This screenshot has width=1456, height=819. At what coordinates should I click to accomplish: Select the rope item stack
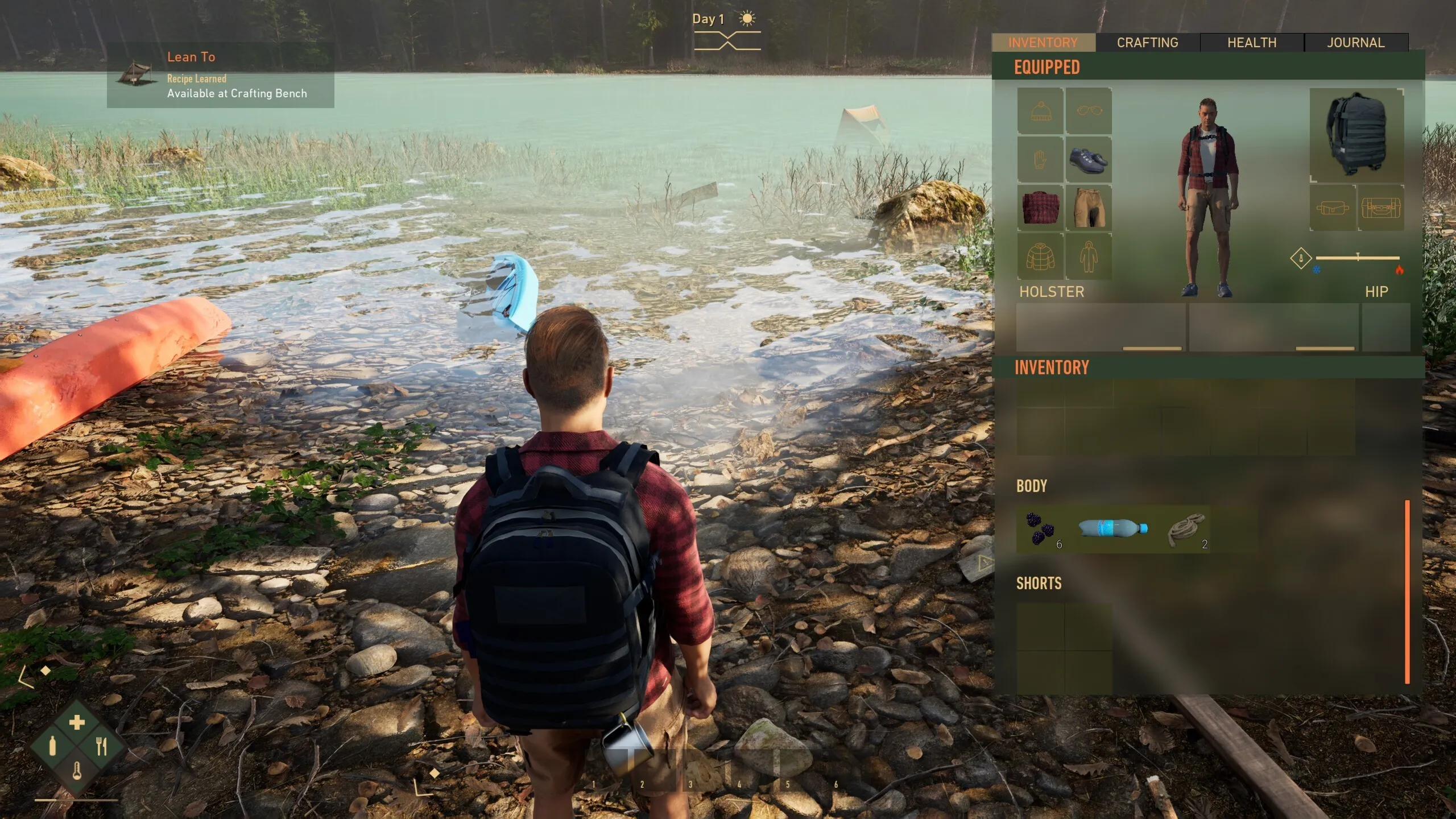pos(1186,530)
